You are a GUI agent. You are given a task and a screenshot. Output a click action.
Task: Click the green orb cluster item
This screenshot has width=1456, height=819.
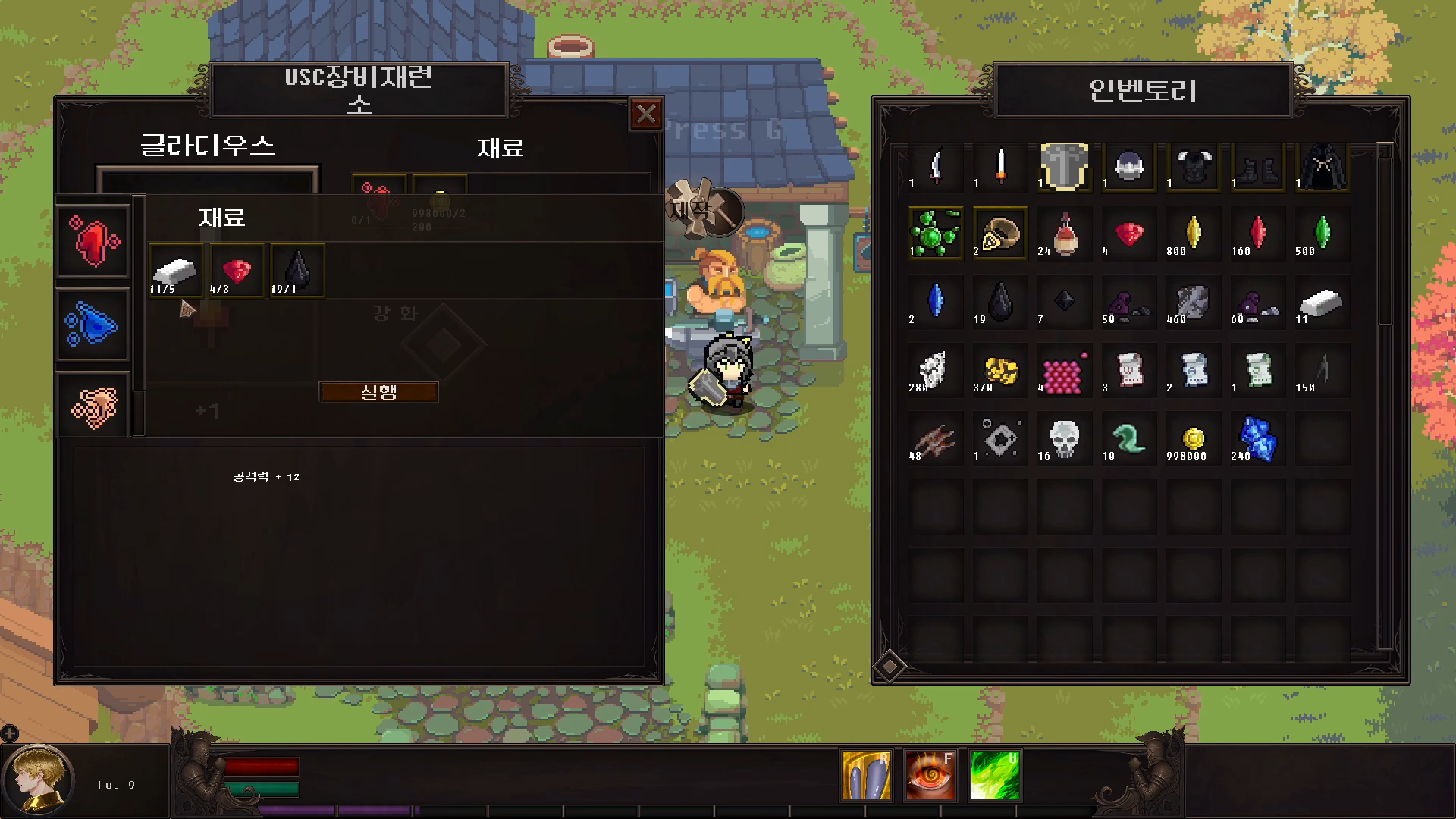[935, 234]
